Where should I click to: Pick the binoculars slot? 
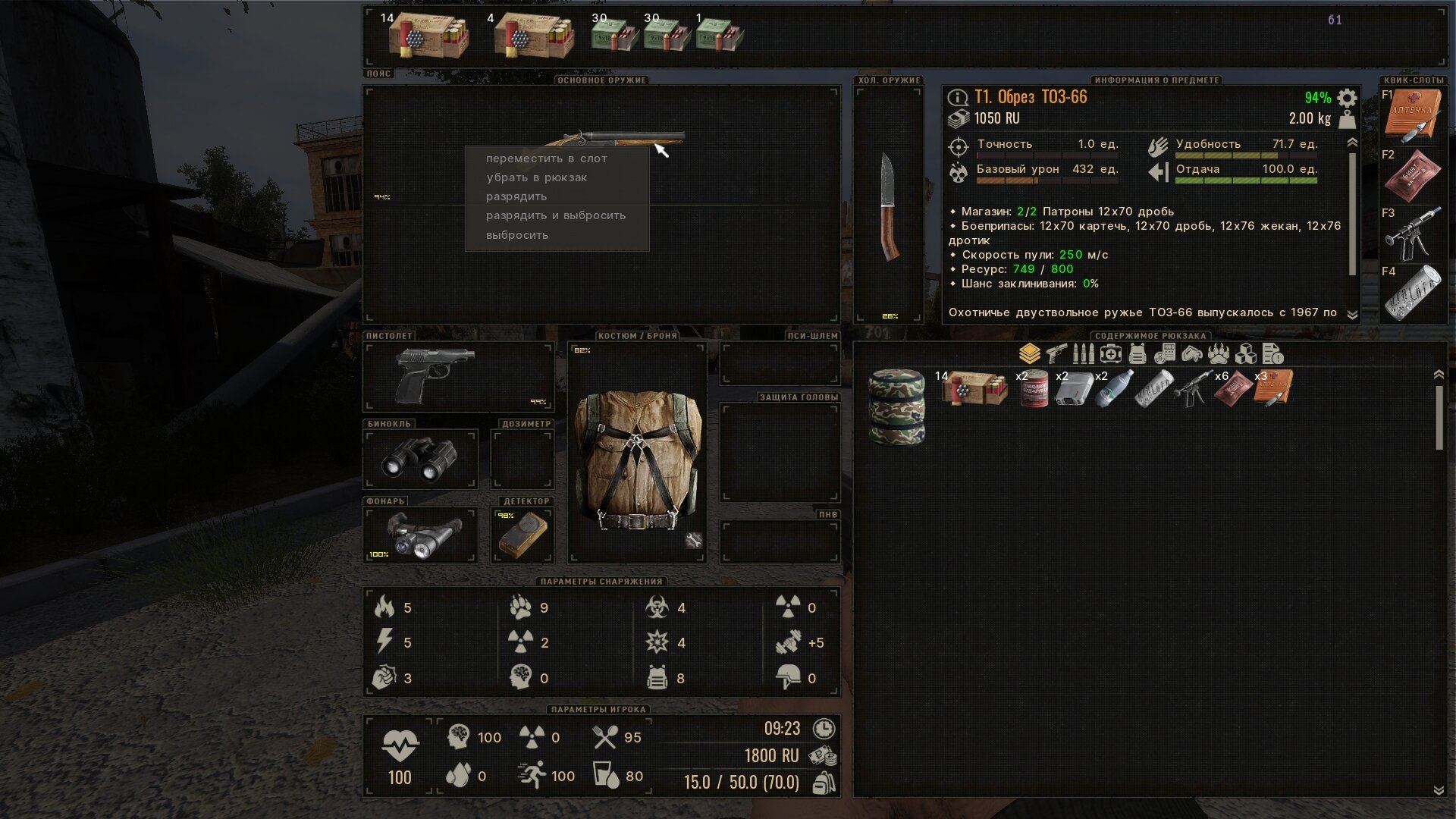[x=419, y=459]
